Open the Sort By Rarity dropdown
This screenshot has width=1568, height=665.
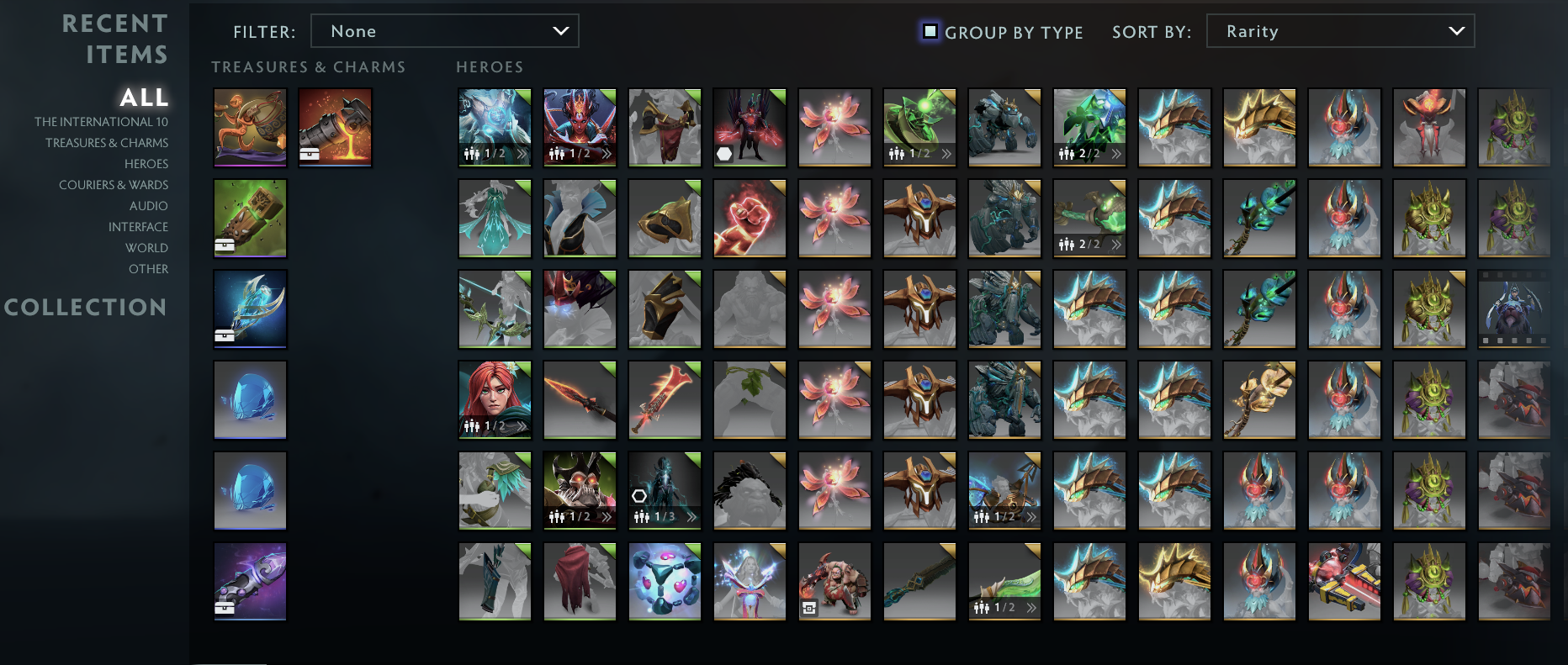coord(1341,31)
